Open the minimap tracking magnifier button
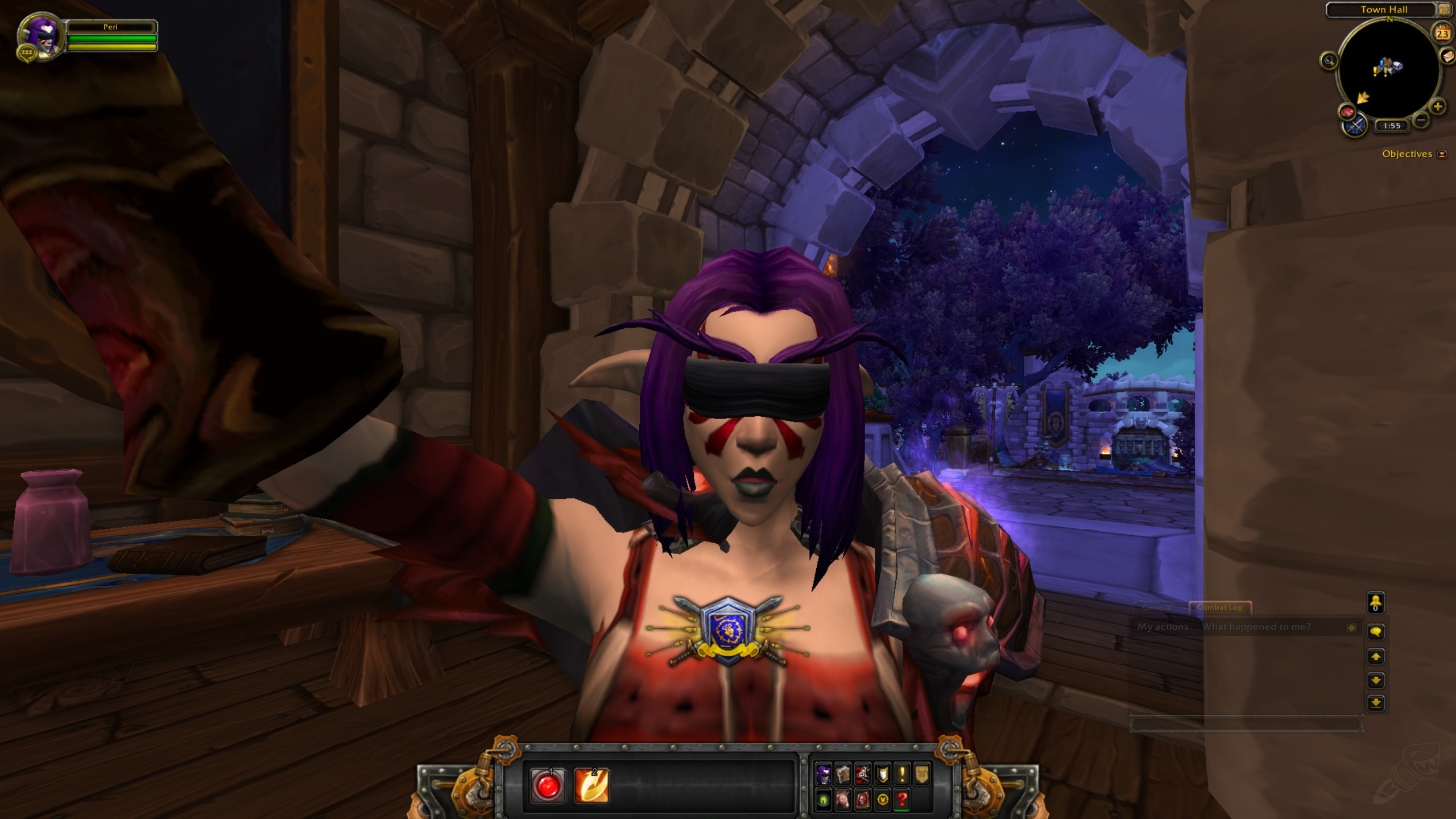This screenshot has height=819, width=1456. click(x=1329, y=60)
